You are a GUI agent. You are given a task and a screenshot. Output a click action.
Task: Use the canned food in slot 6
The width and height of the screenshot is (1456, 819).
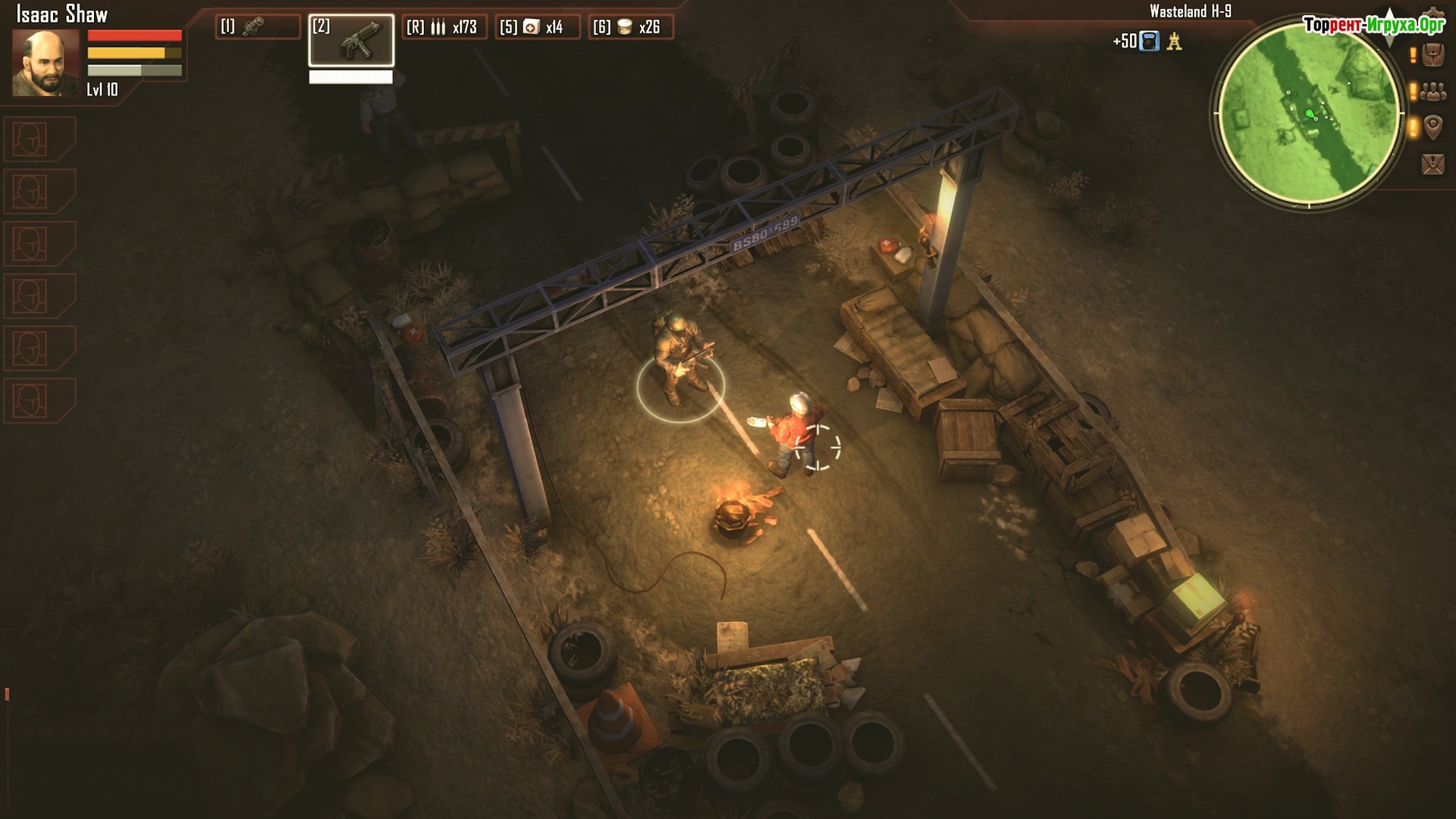630,27
